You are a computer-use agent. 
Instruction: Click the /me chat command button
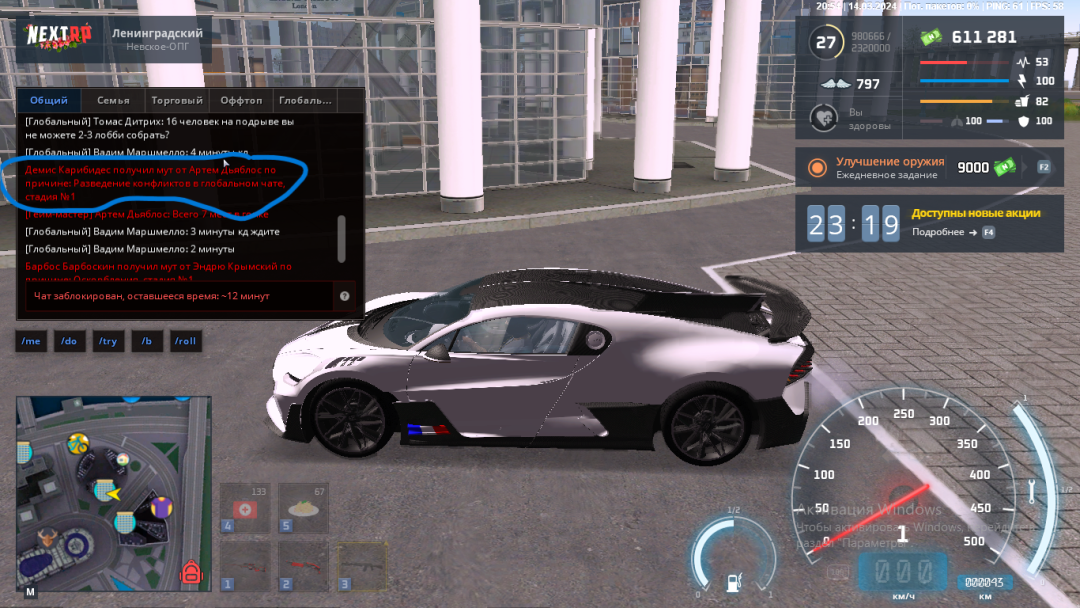[x=31, y=341]
